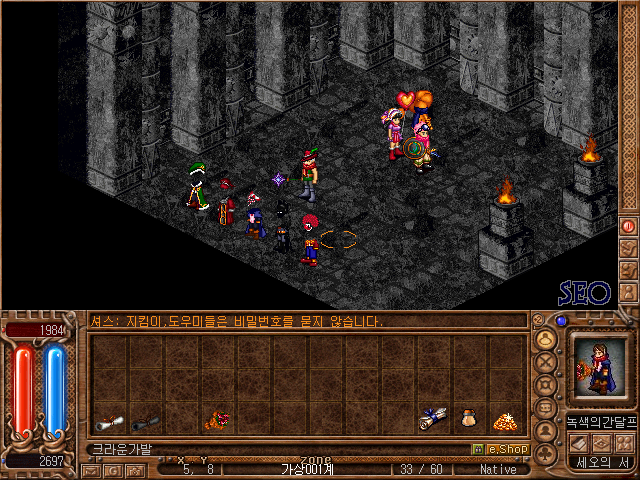This screenshot has height=480, width=640.
Task: Click the four-dot grid button
Action: (x=625, y=442)
